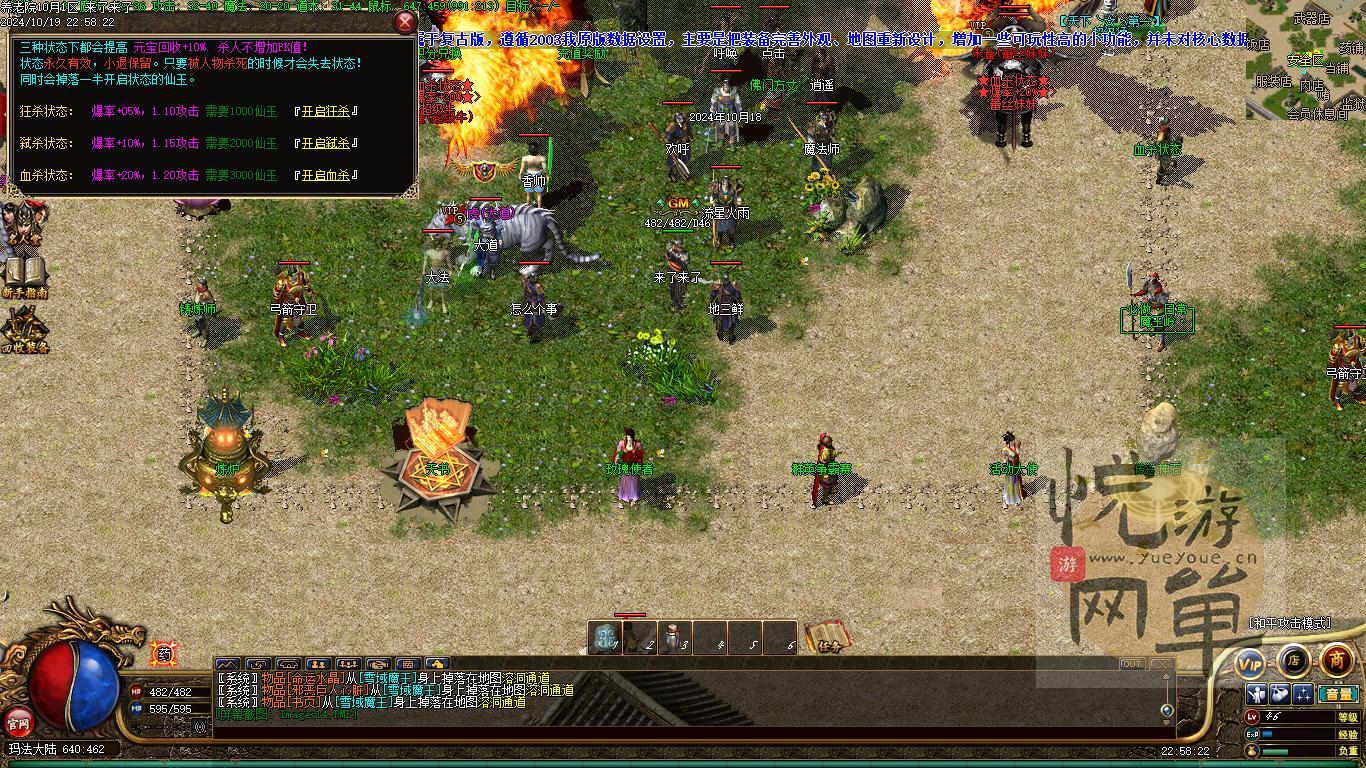Select the 开启血杀 option
The image size is (1366, 768).
pyautogui.click(x=326, y=175)
